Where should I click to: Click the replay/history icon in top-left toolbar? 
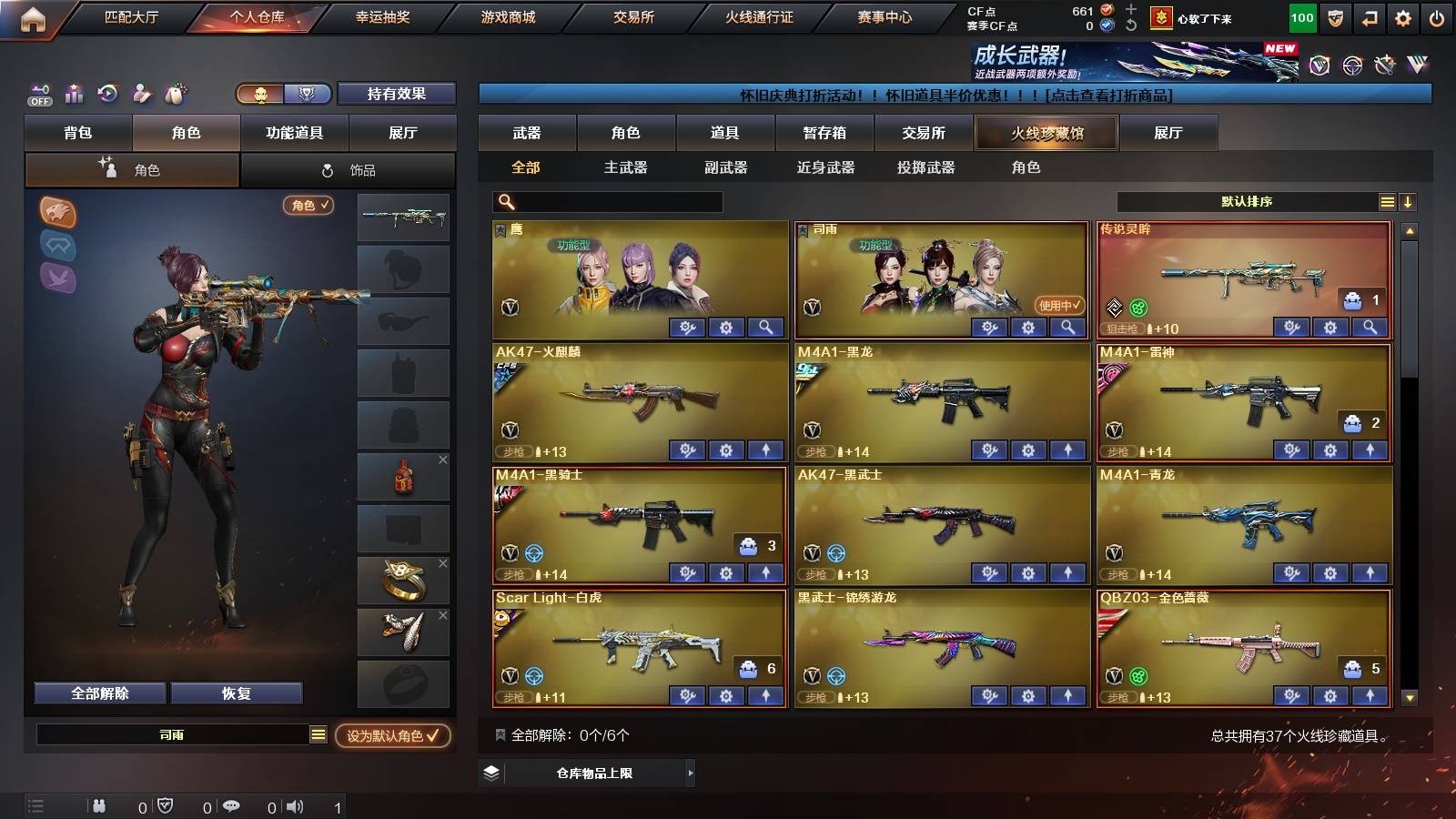coord(106,92)
